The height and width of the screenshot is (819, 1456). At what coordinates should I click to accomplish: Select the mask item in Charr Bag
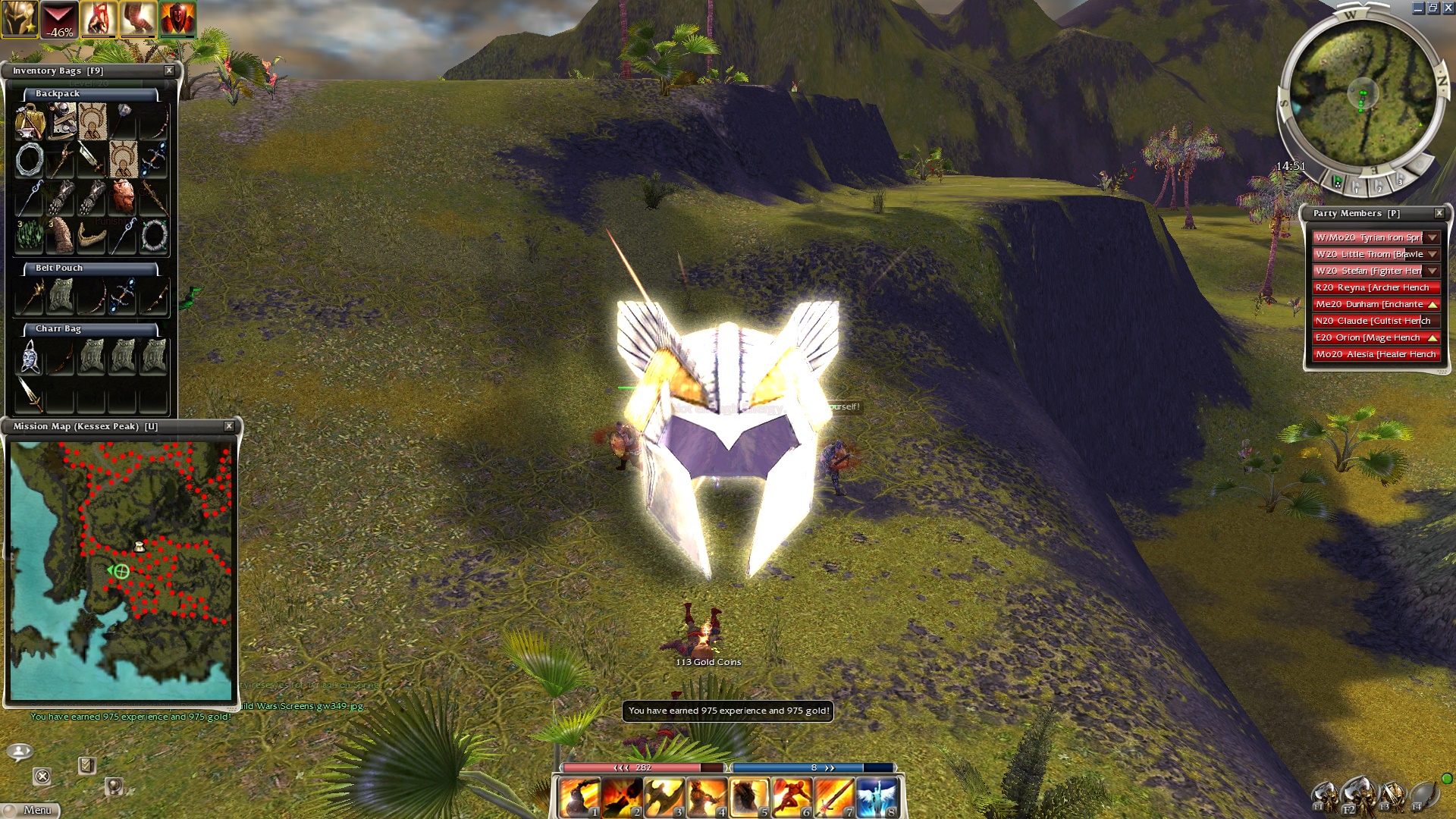30,356
